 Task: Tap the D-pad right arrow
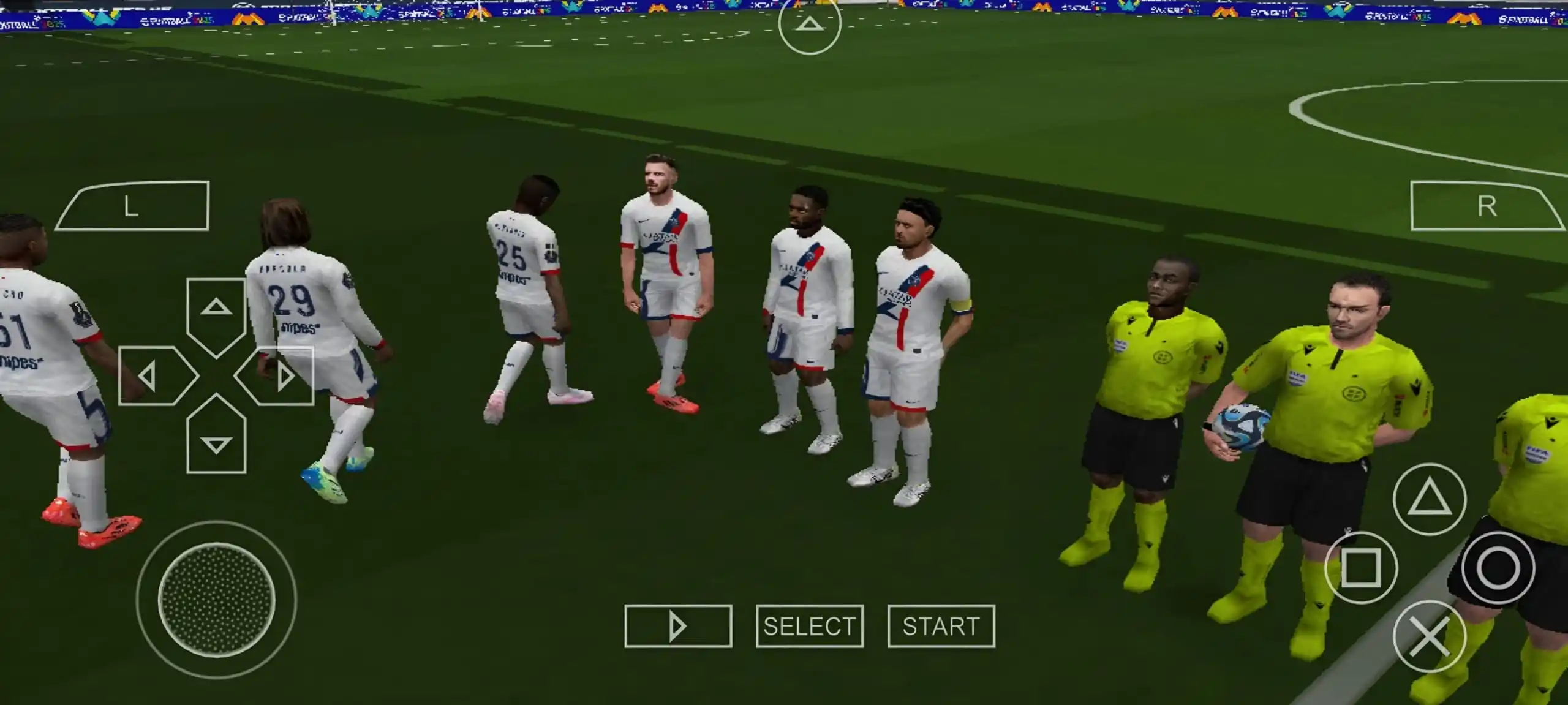point(279,375)
